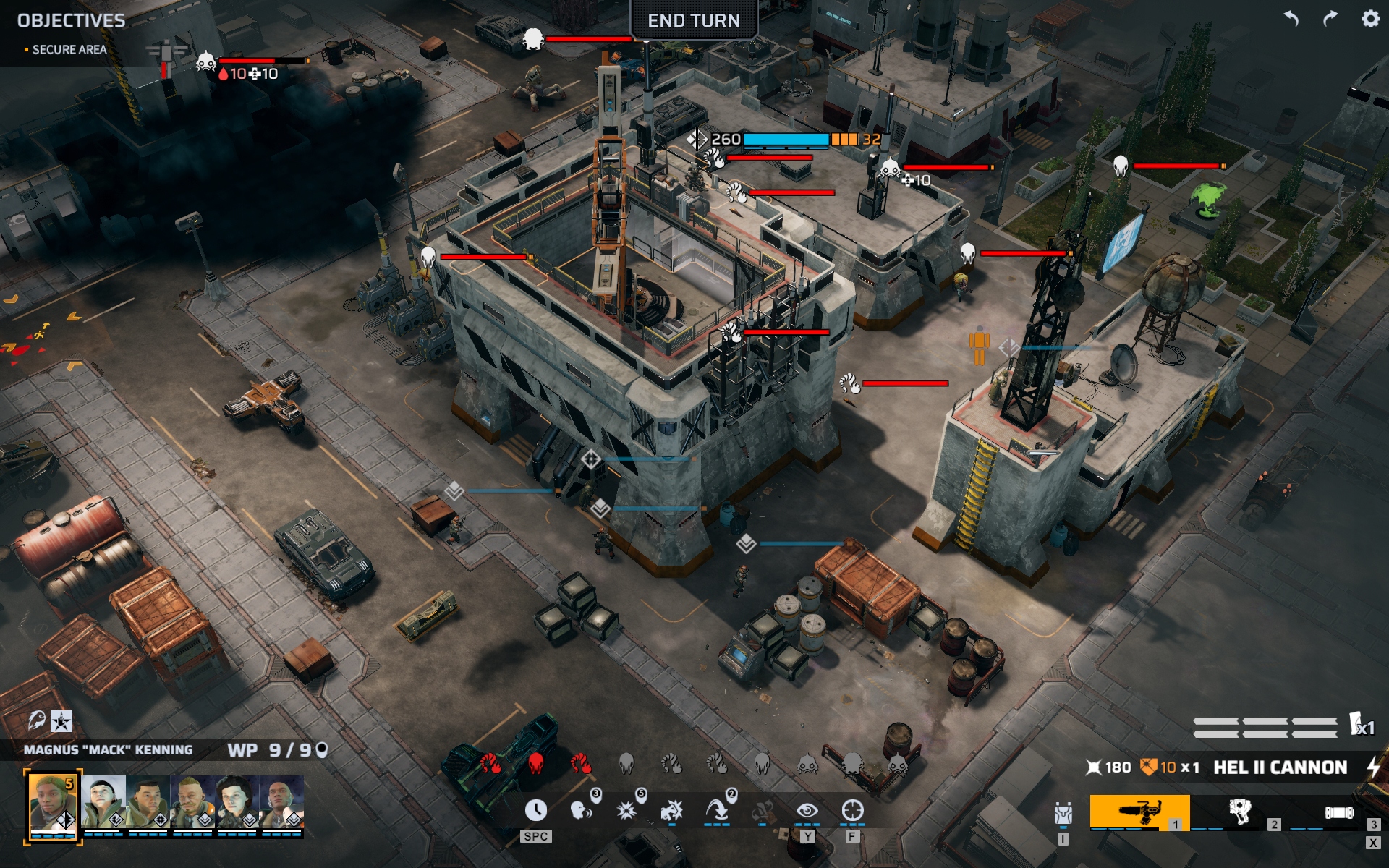Use the shouting head war cry ability
Screen dimensions: 1389x868
[x=581, y=811]
